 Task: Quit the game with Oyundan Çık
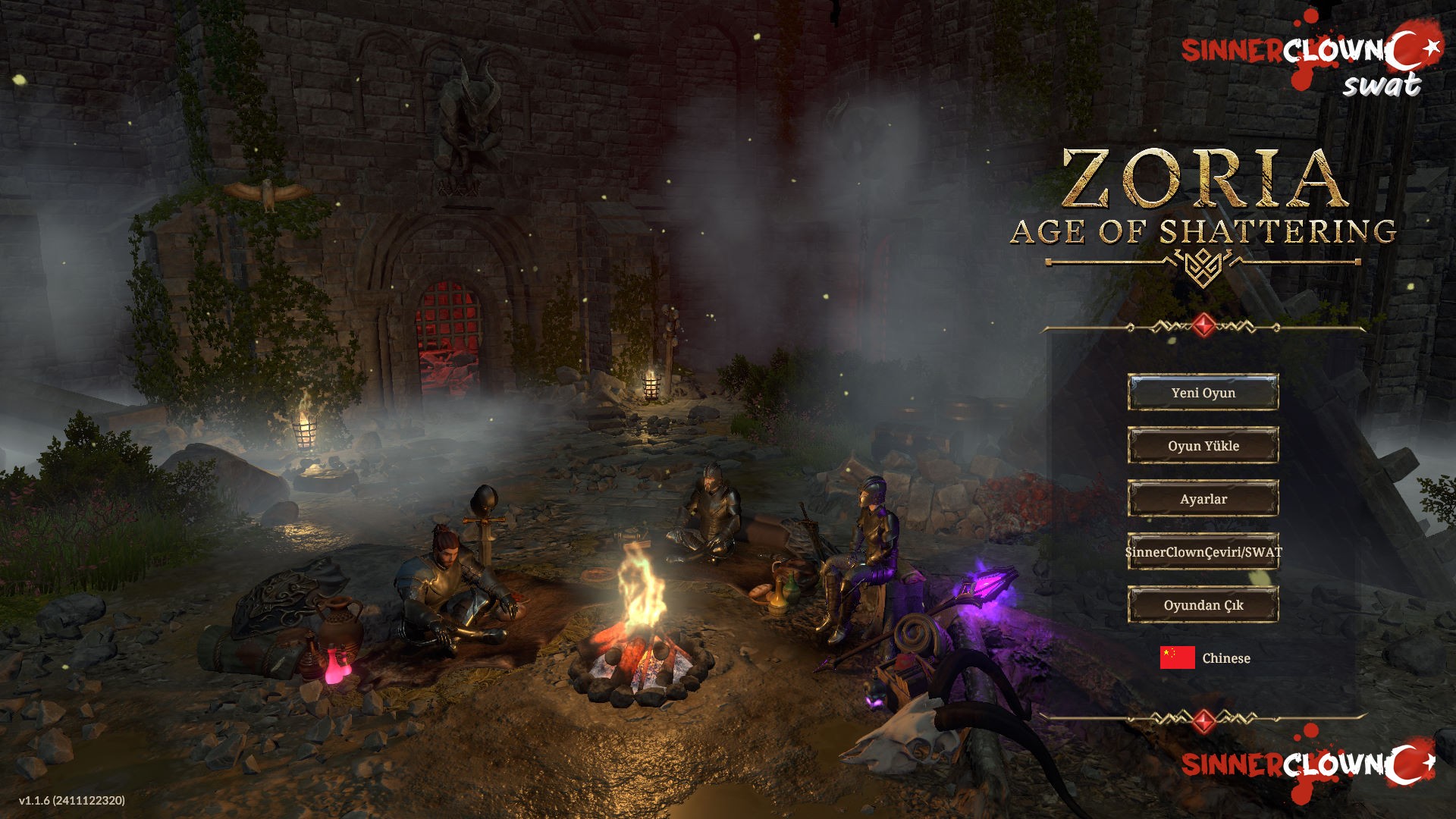pos(1203,604)
